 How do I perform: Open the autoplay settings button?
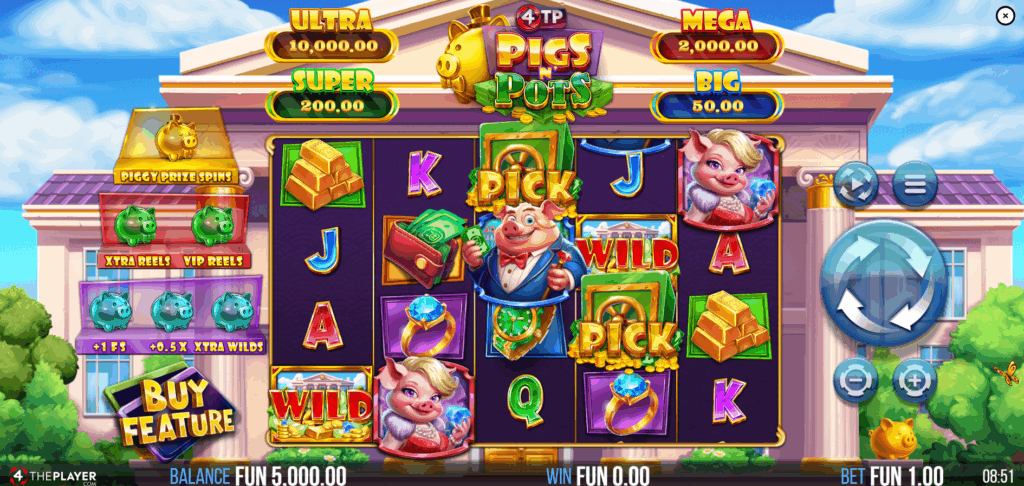pos(857,184)
